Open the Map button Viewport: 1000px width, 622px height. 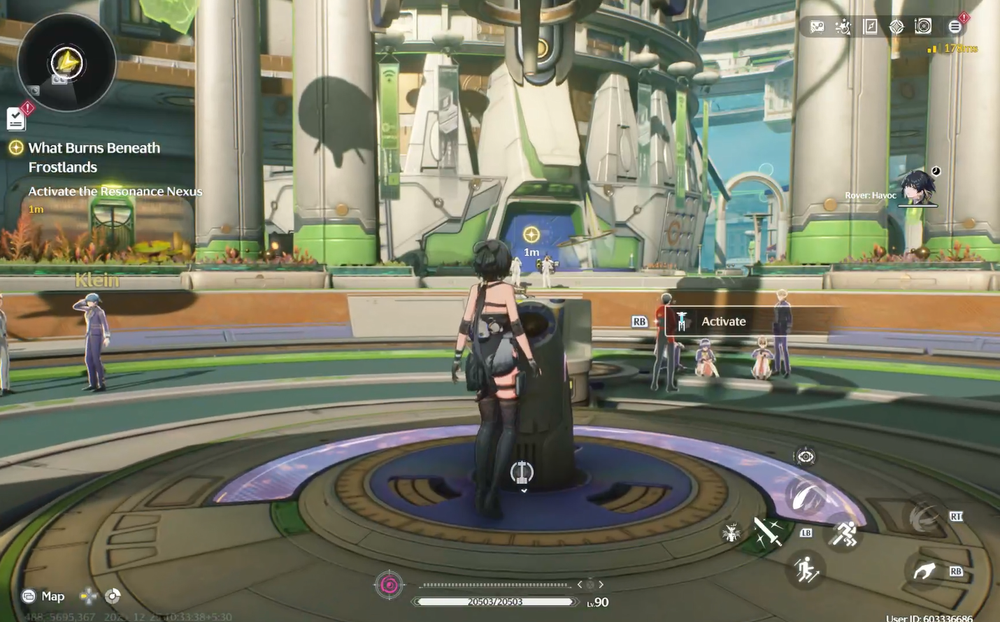click(44, 596)
